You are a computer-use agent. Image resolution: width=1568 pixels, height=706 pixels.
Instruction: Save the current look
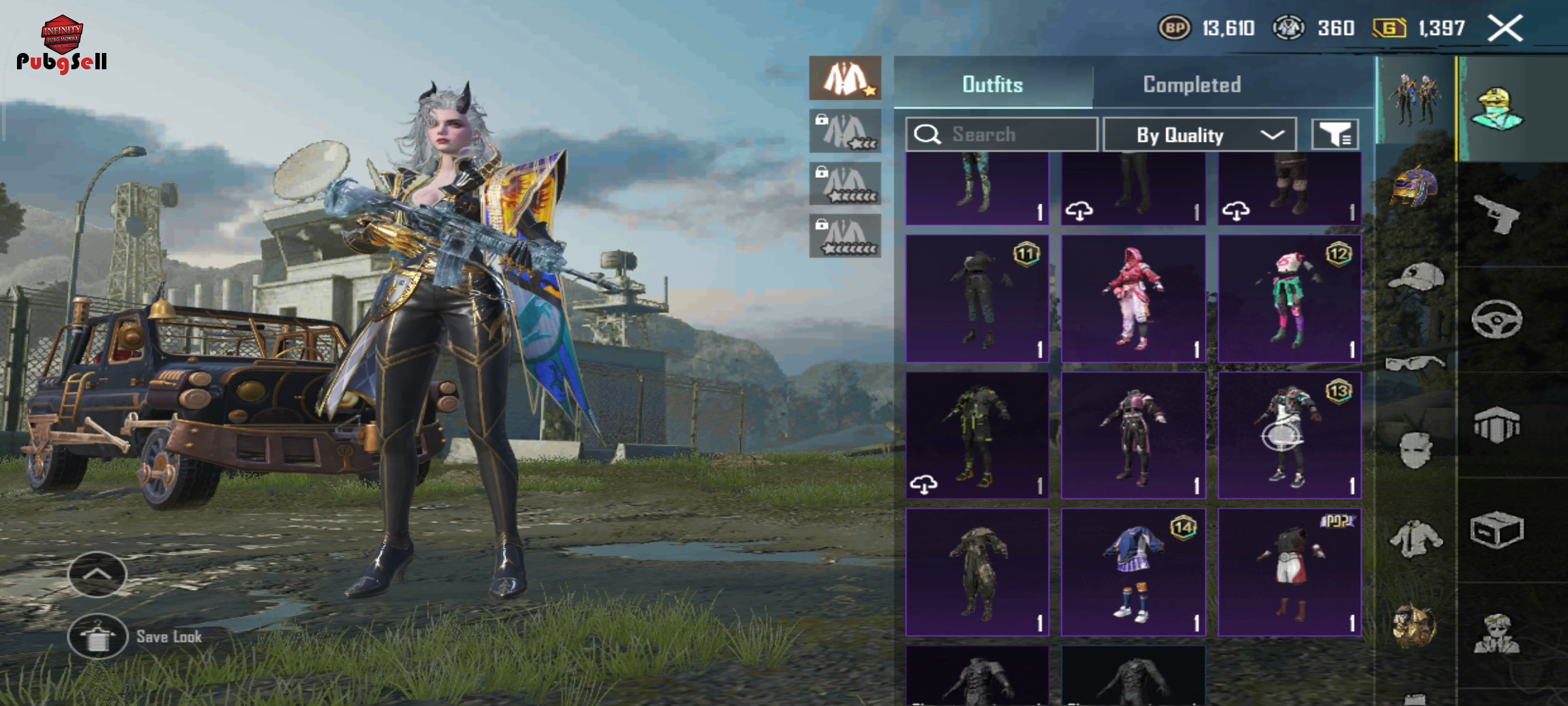click(x=98, y=637)
